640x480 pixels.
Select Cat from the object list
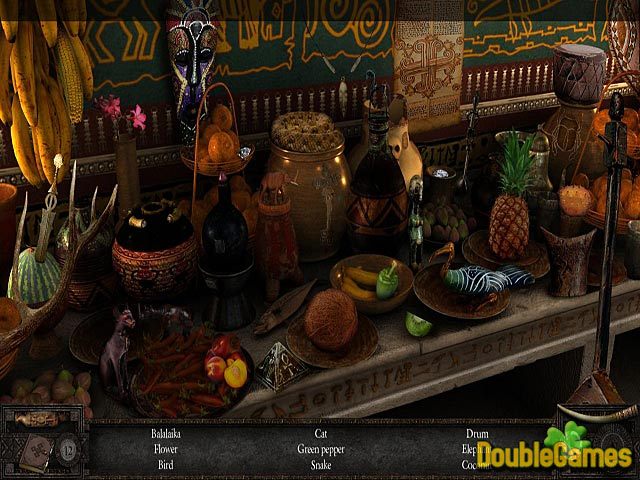[x=321, y=435]
